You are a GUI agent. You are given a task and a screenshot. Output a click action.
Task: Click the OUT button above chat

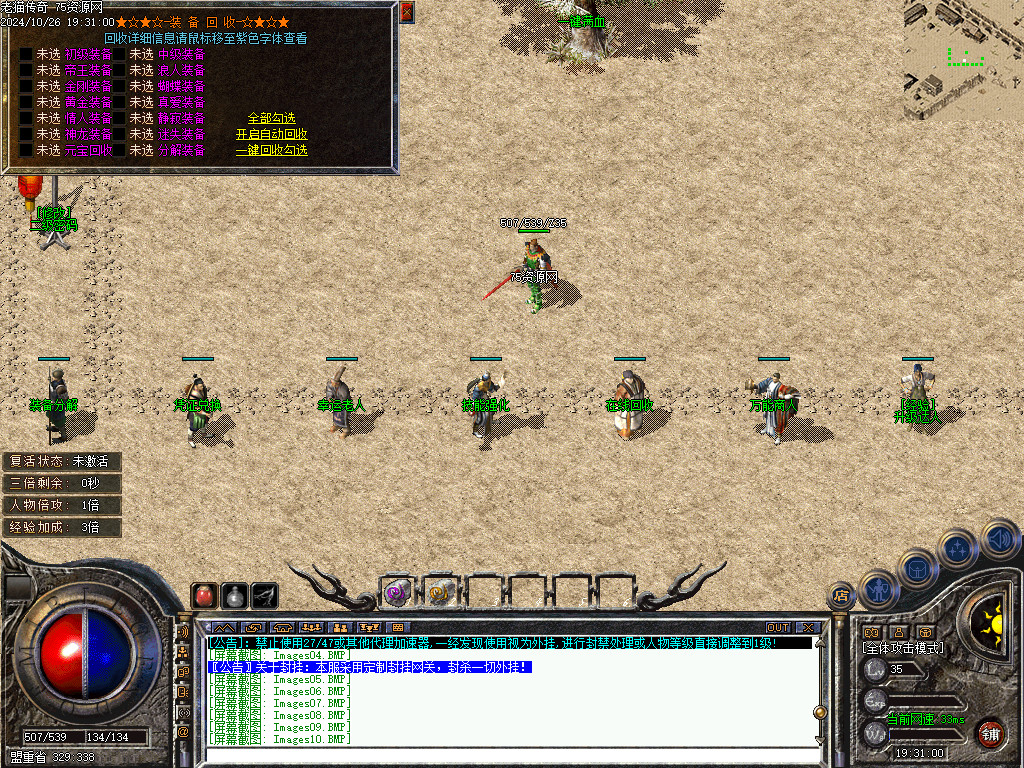[778, 628]
